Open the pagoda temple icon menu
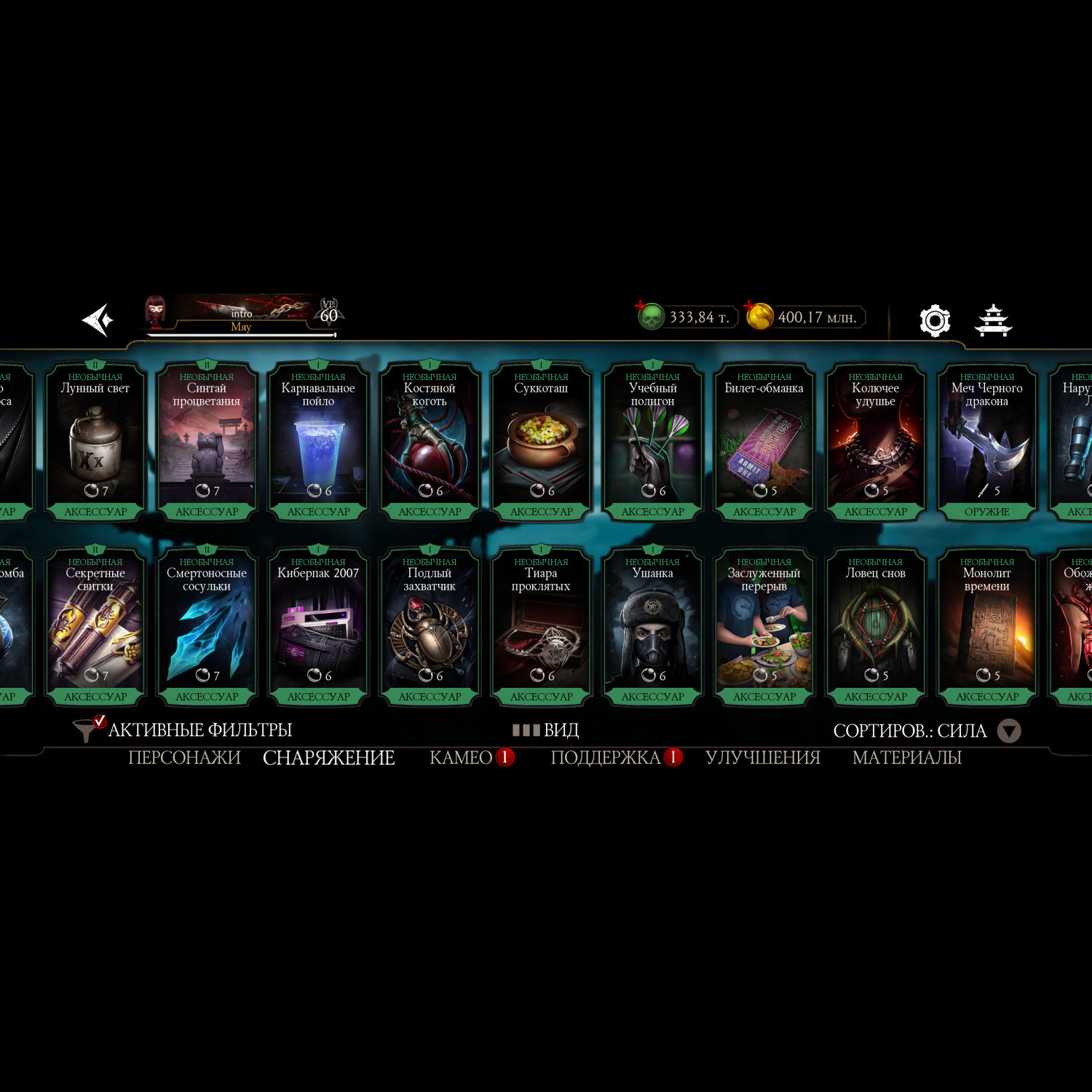 994,320
